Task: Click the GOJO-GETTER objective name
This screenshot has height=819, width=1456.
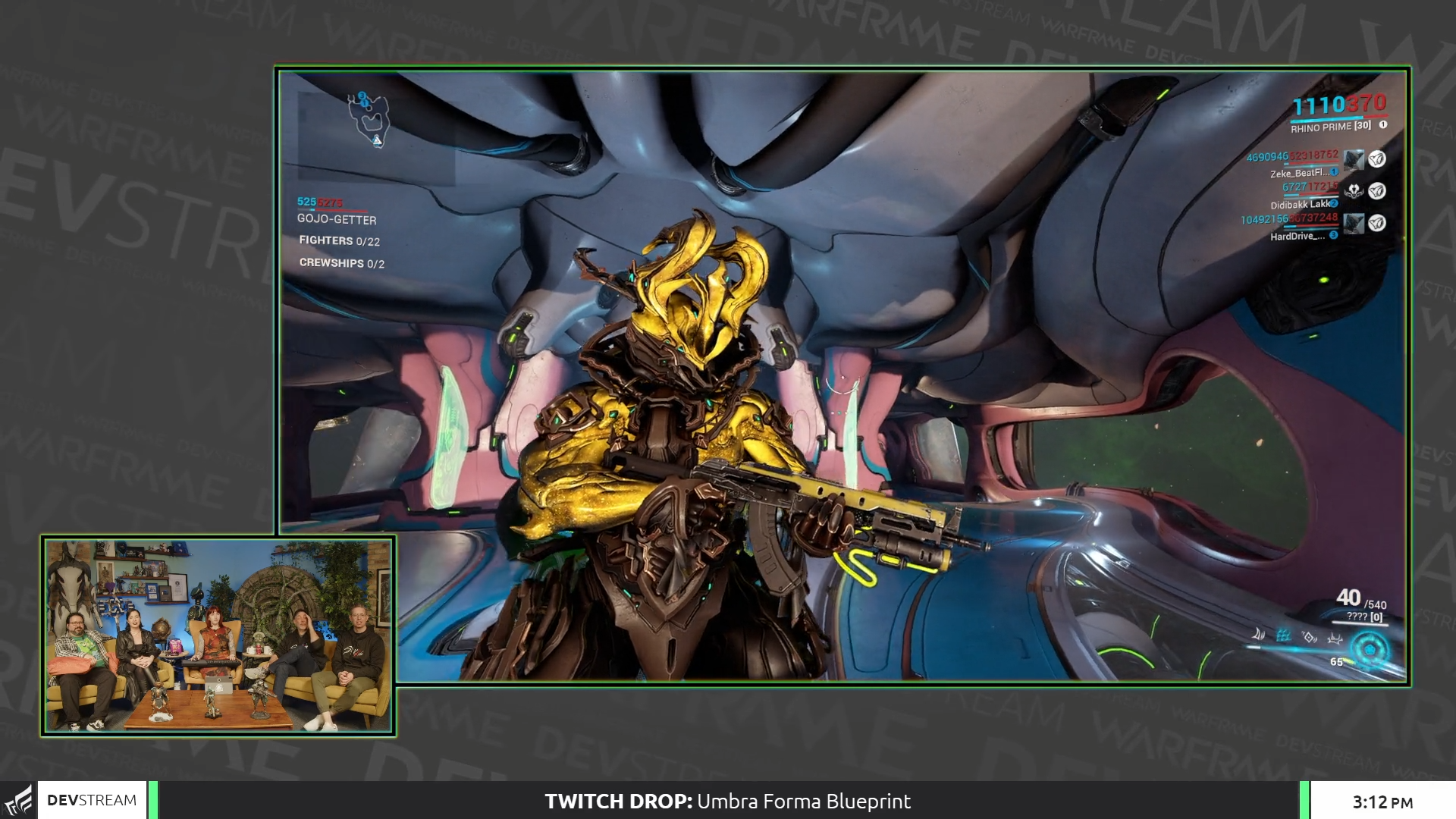Action: [x=337, y=220]
